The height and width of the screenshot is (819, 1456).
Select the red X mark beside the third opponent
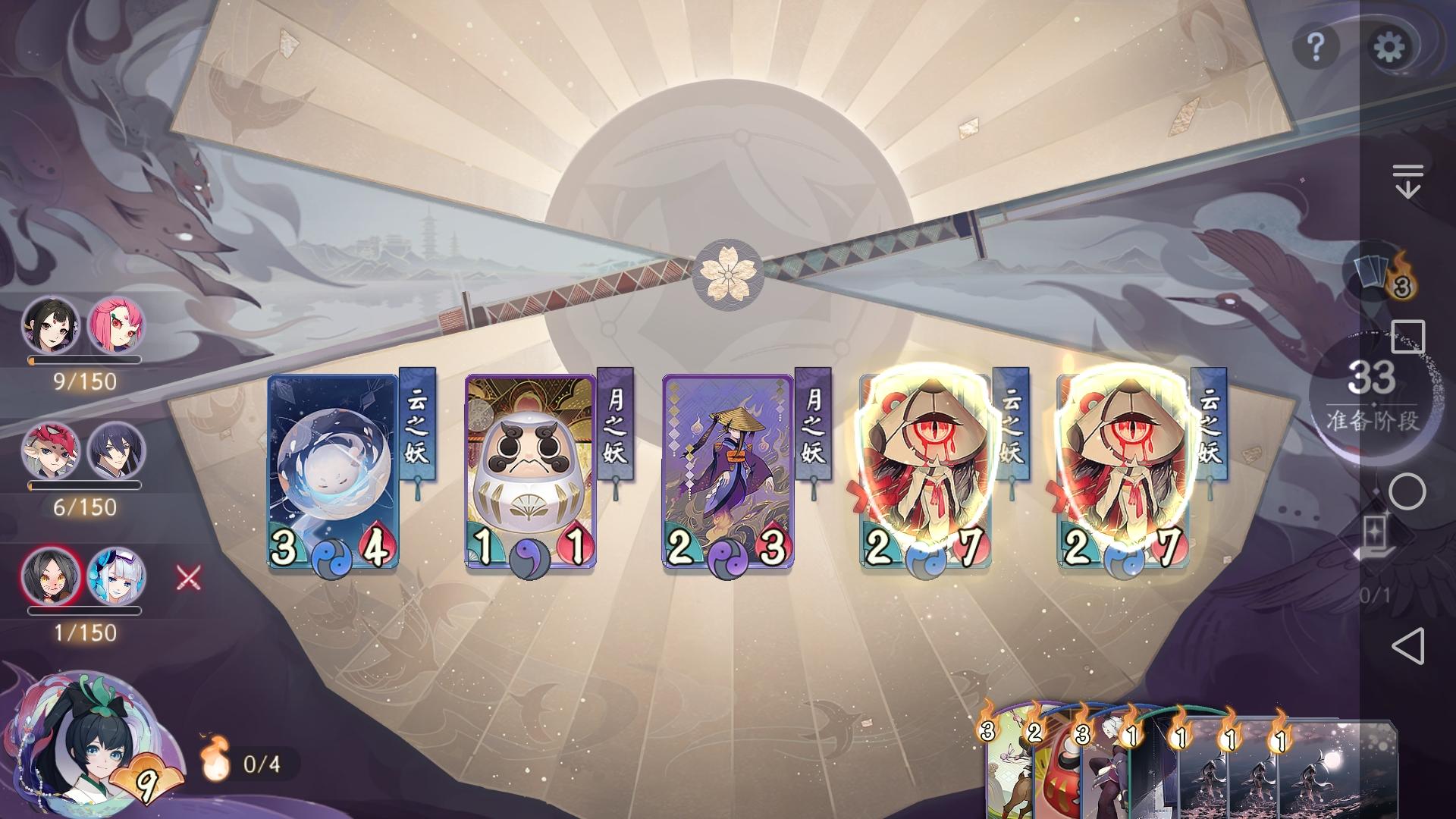(x=187, y=577)
